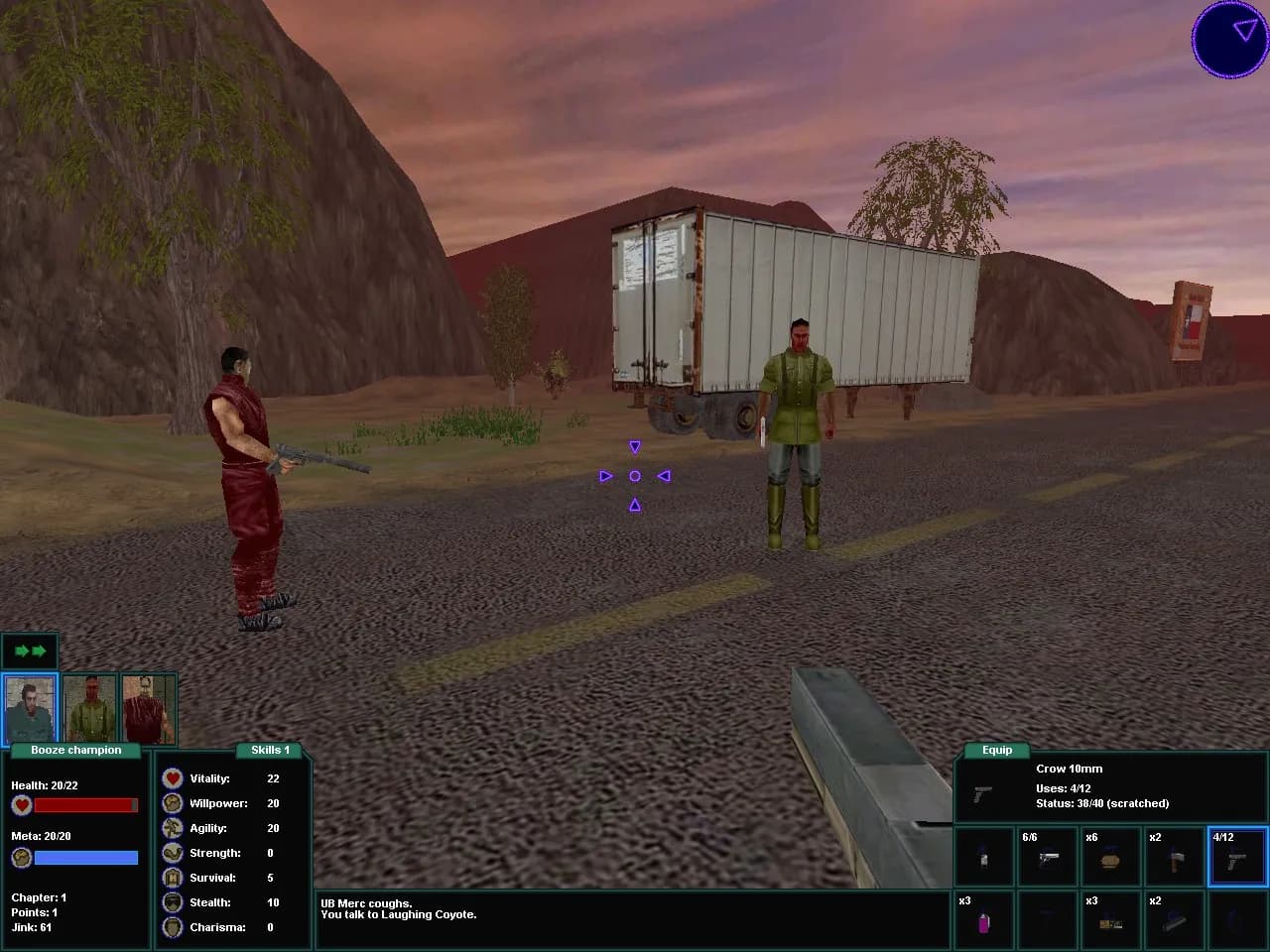This screenshot has height=952, width=1270.
Task: Switch to the Skills 1 tab
Action: 269,750
